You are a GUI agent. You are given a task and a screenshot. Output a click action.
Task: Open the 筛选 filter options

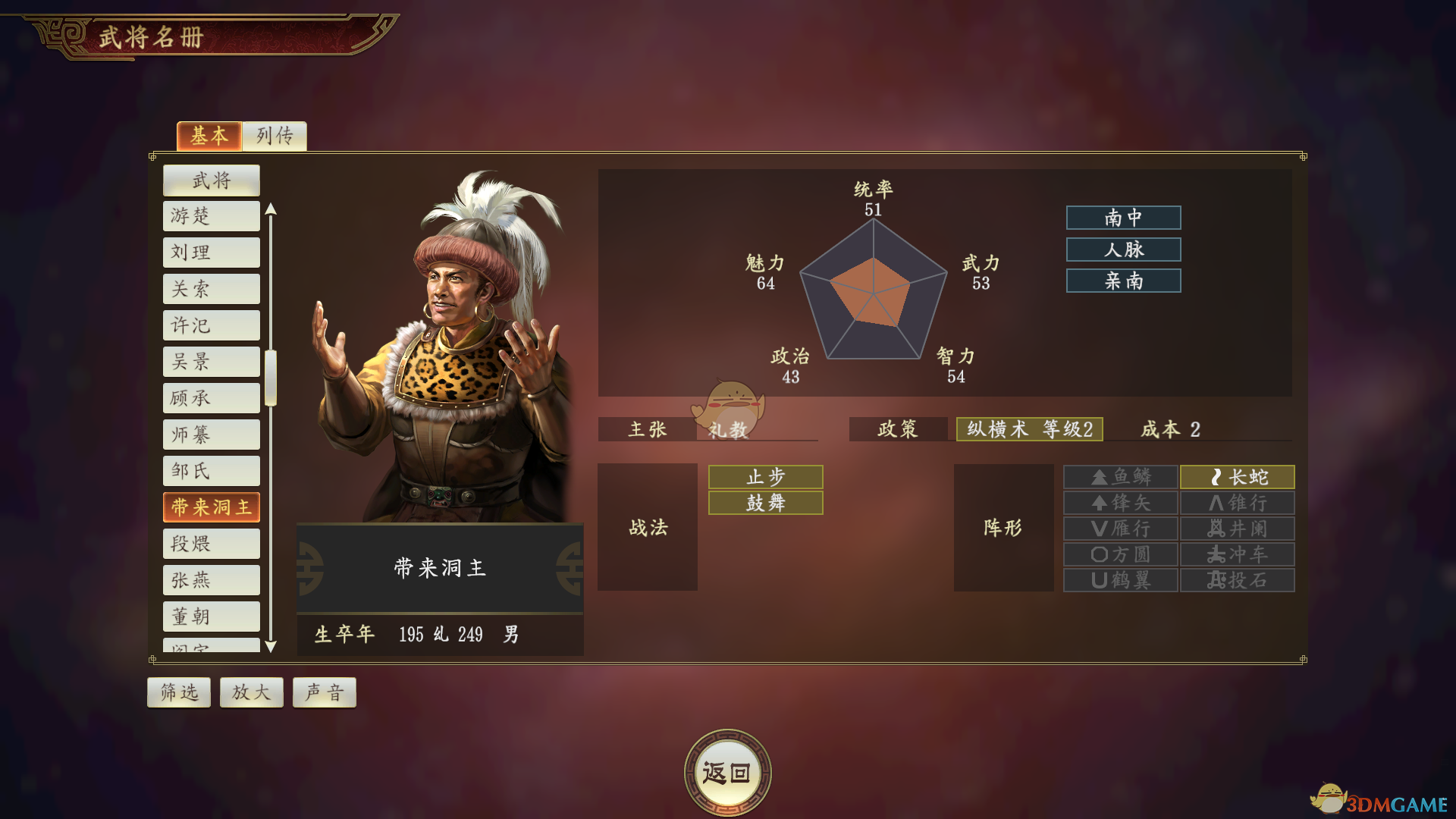pos(178,692)
